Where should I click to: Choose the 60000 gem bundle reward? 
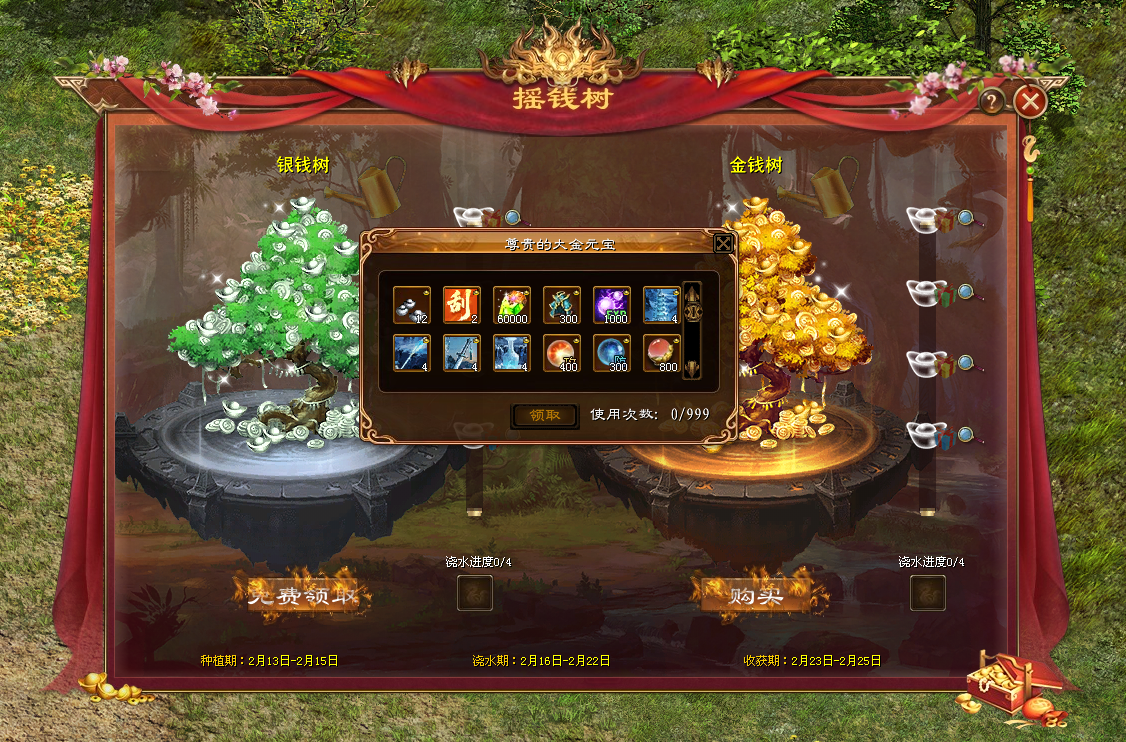(x=511, y=305)
